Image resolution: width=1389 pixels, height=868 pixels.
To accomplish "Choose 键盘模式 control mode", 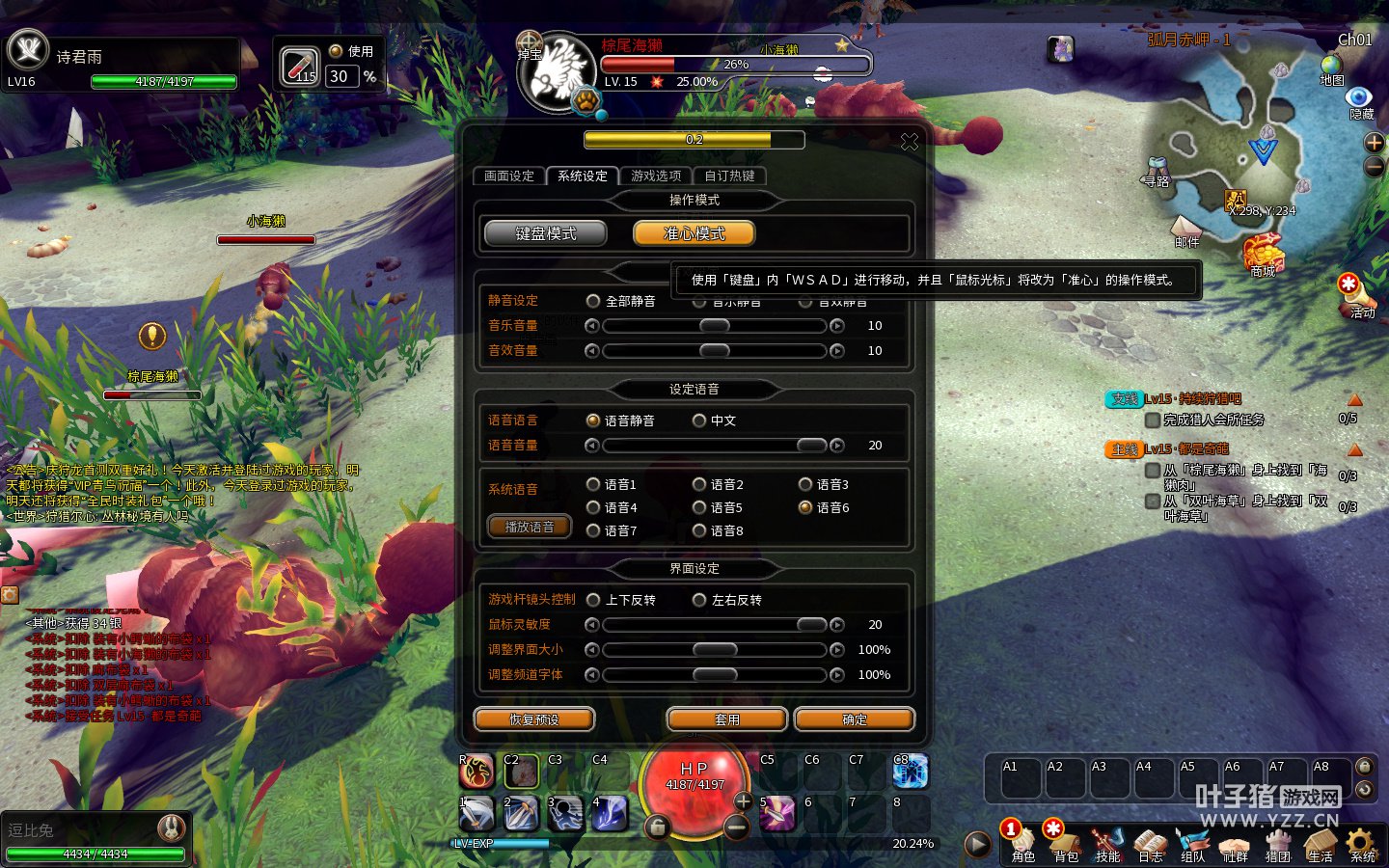I will click(546, 233).
